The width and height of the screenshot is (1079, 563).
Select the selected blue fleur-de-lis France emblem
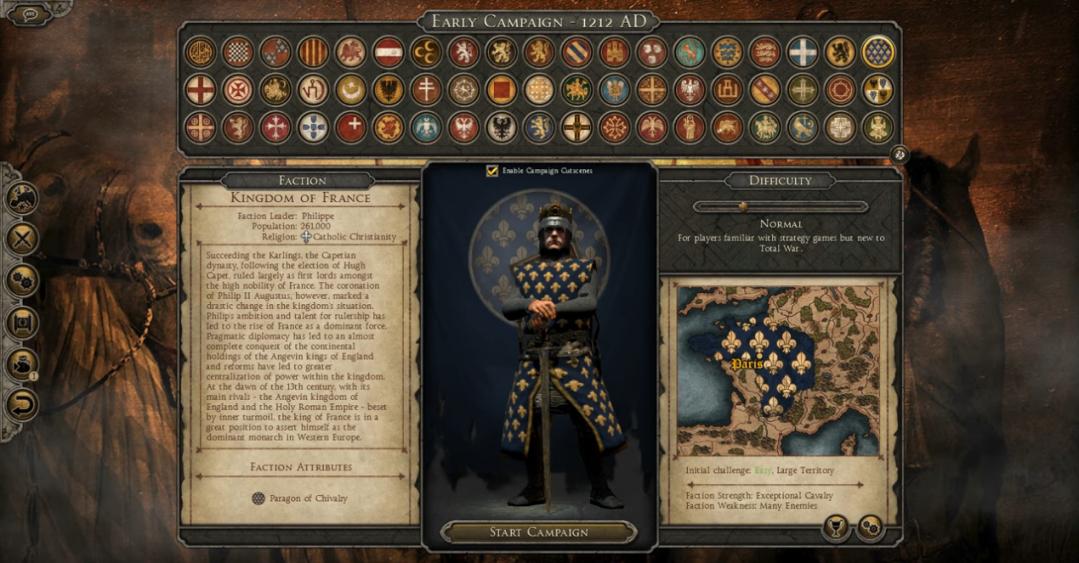coord(878,51)
